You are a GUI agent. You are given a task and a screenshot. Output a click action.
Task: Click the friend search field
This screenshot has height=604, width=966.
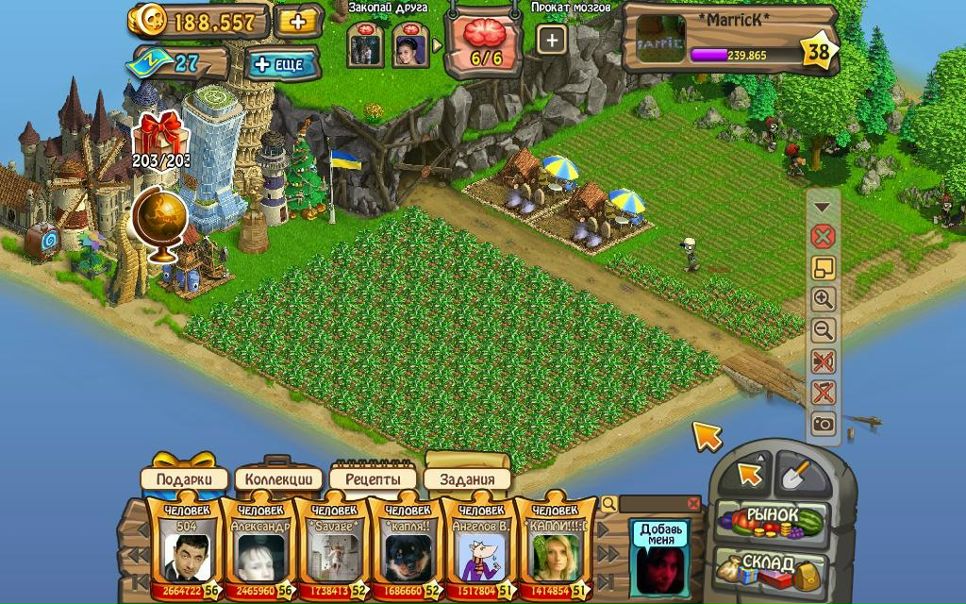pyautogui.click(x=650, y=504)
